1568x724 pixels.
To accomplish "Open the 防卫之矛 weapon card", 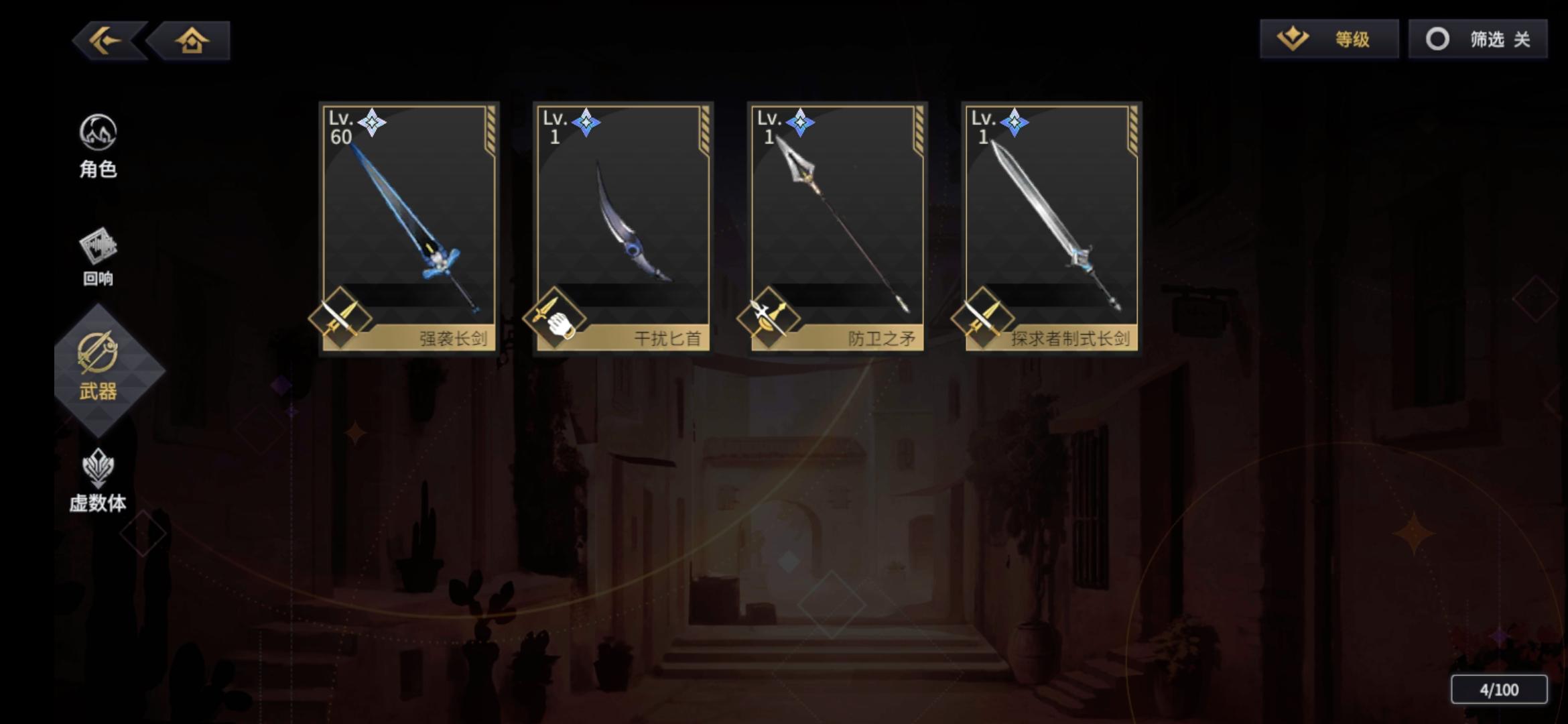I will pos(836,228).
